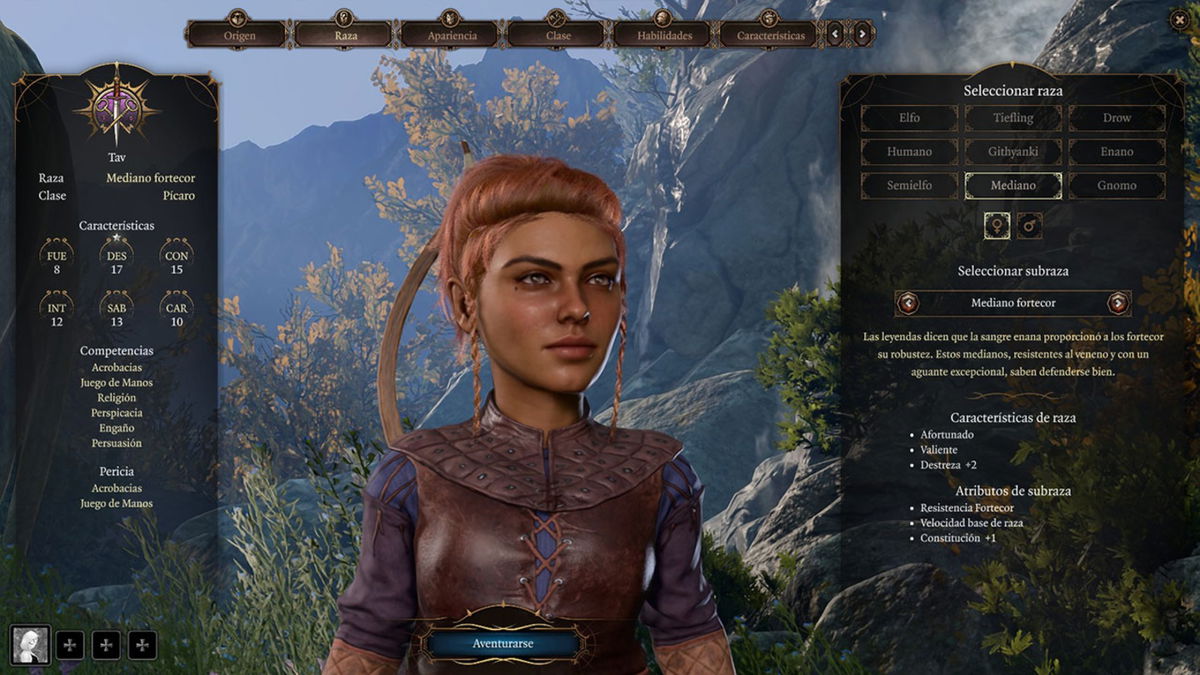Open the Apariencia tab
This screenshot has height=675, width=1200.
click(x=451, y=35)
